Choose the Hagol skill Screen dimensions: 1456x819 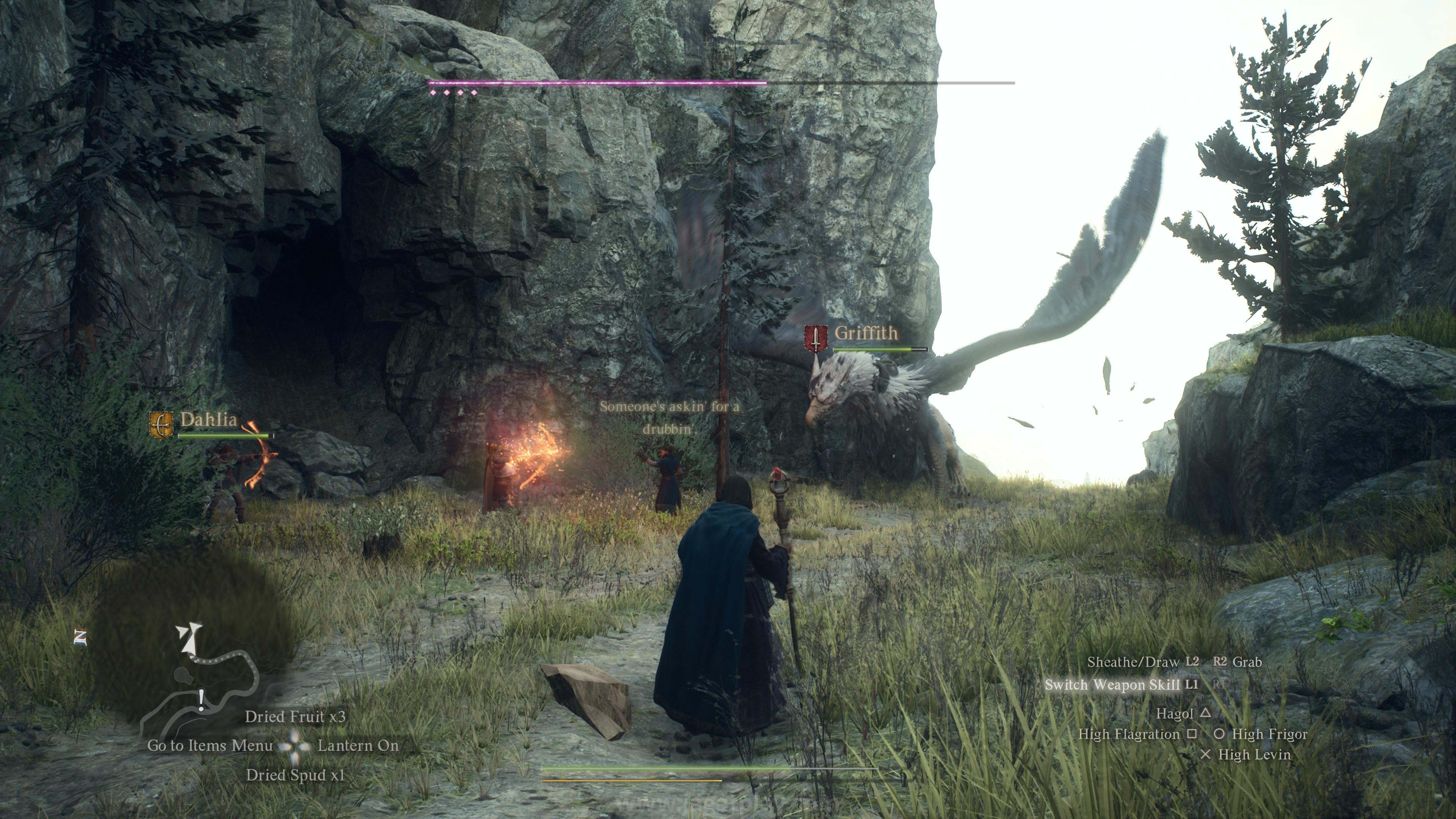tap(1174, 714)
